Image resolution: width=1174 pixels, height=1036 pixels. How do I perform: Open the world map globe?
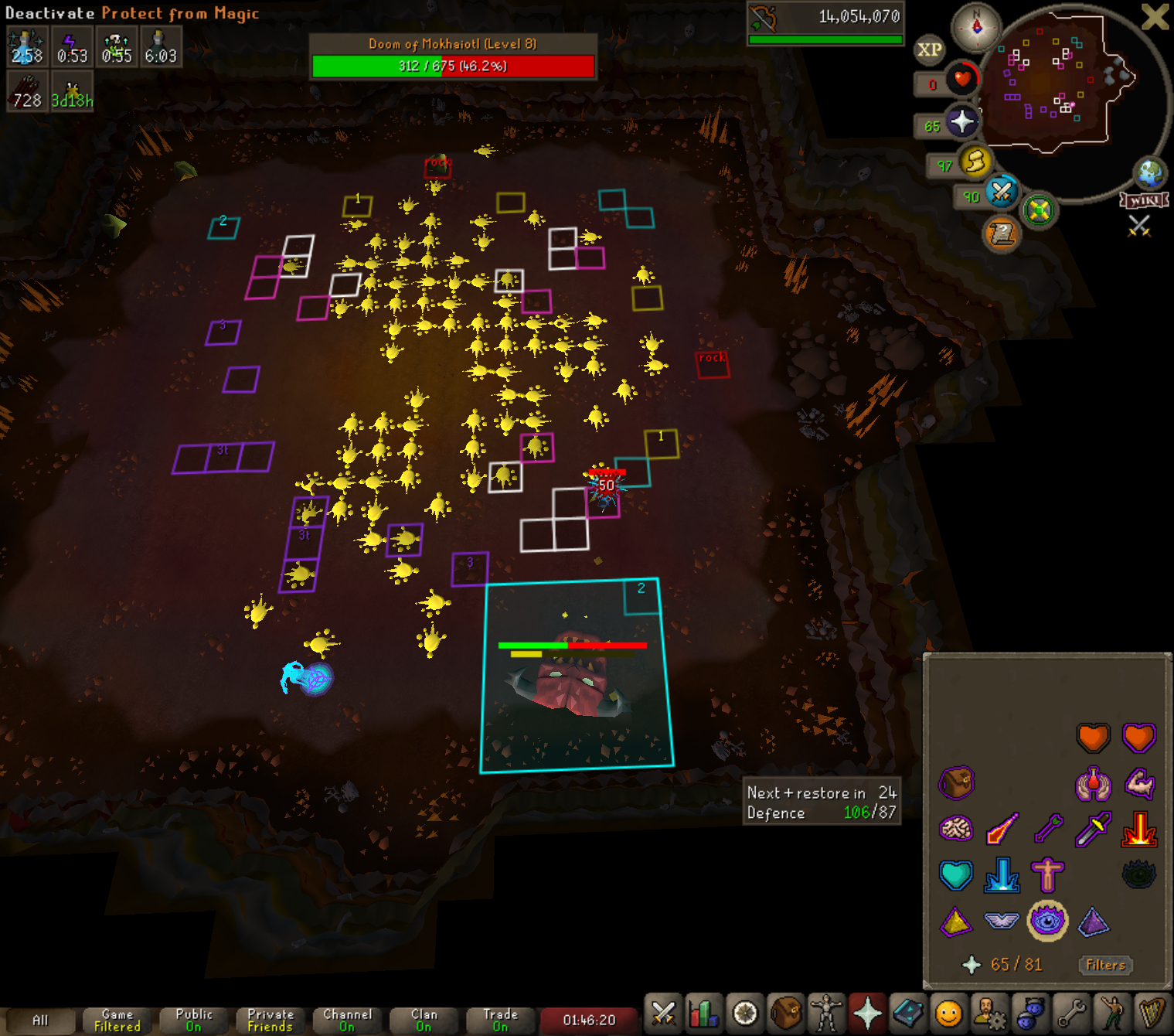(x=1148, y=172)
